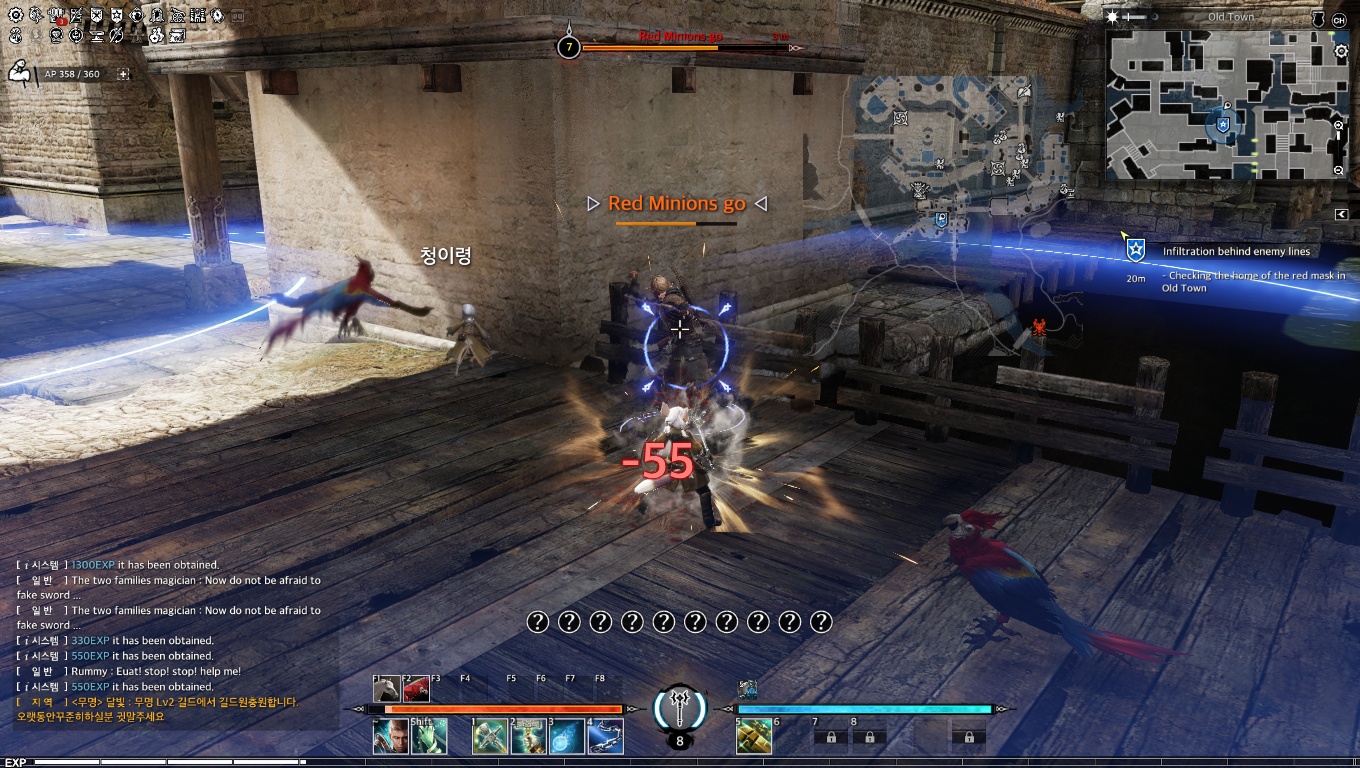Collapse the quest tracker with arrow button
The image size is (1360, 768).
point(1341,214)
